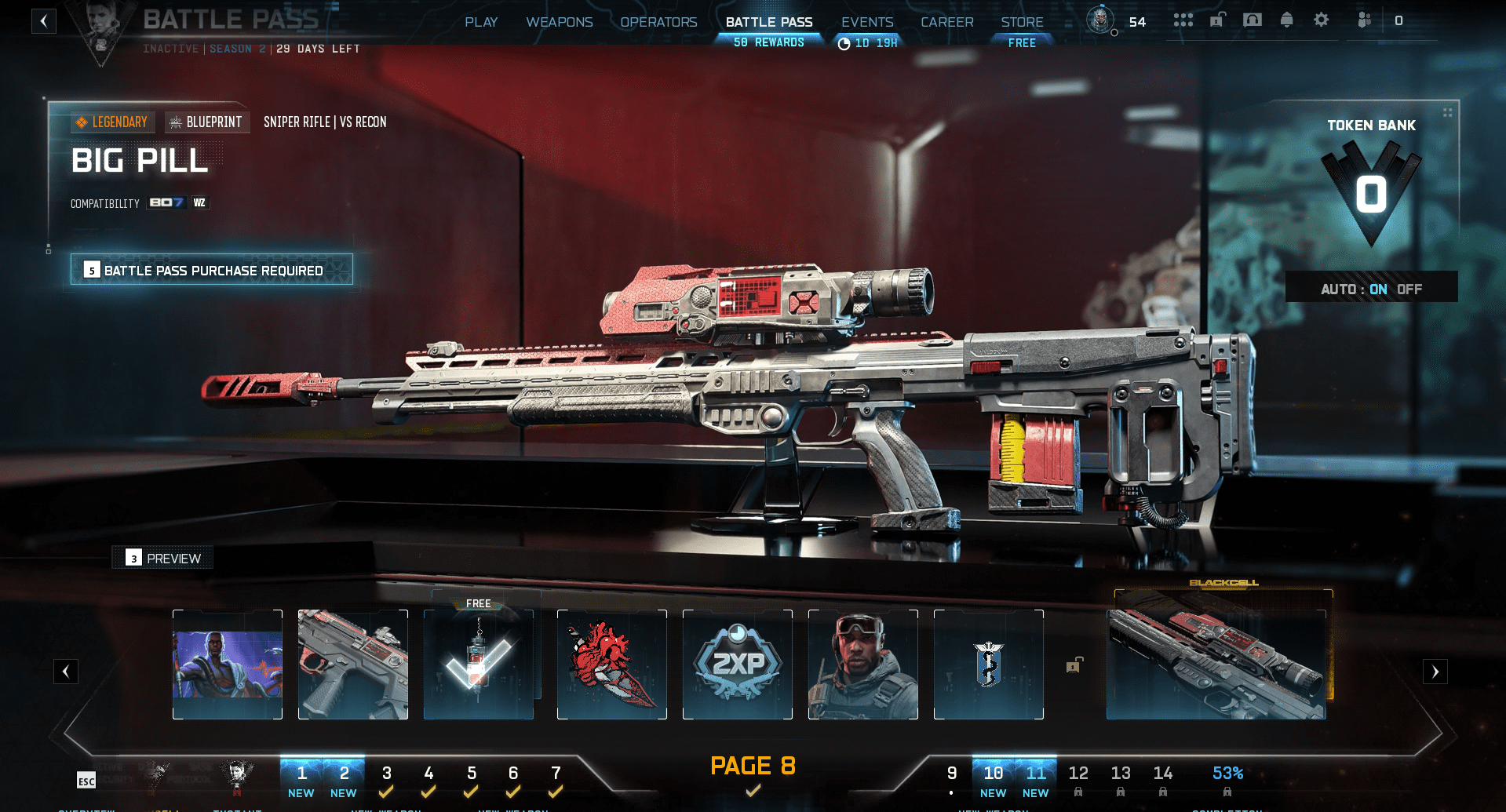Jump to battle pass page 10
Screen dimensions: 1506x812
993,780
